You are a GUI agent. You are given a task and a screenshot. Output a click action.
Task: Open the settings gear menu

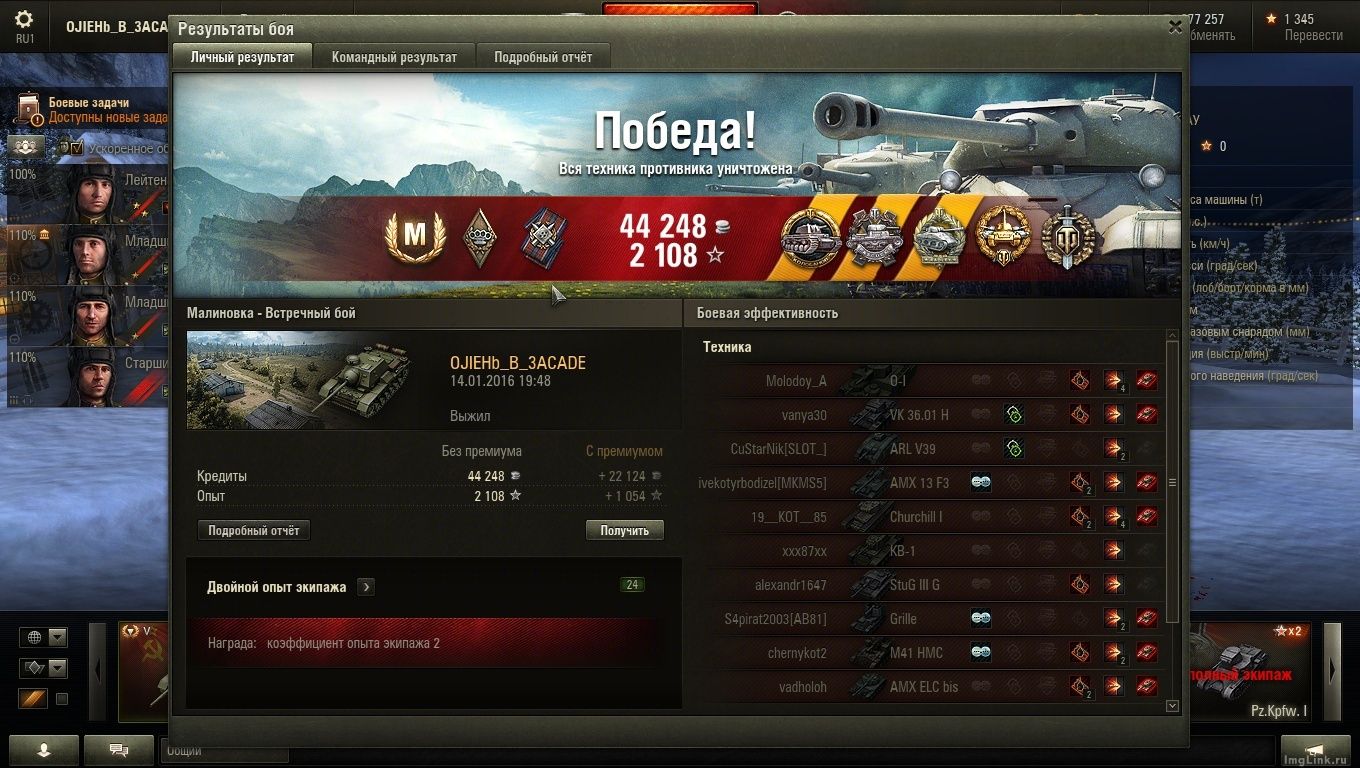pos(24,20)
